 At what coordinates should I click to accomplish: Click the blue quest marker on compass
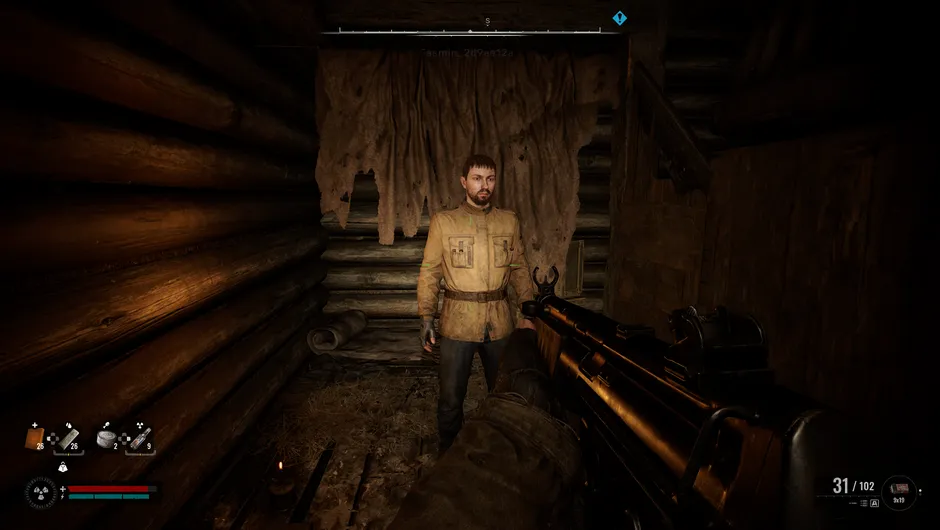click(x=619, y=18)
